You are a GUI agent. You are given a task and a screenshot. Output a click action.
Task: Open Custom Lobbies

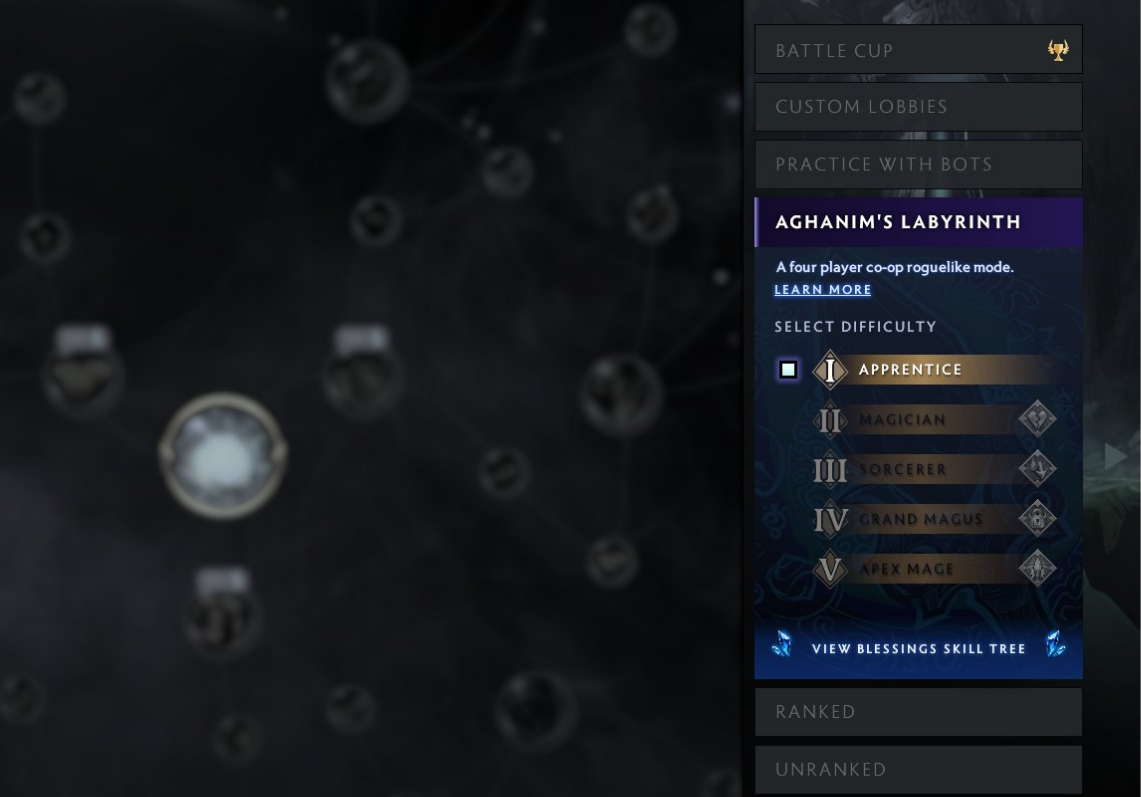coord(918,107)
